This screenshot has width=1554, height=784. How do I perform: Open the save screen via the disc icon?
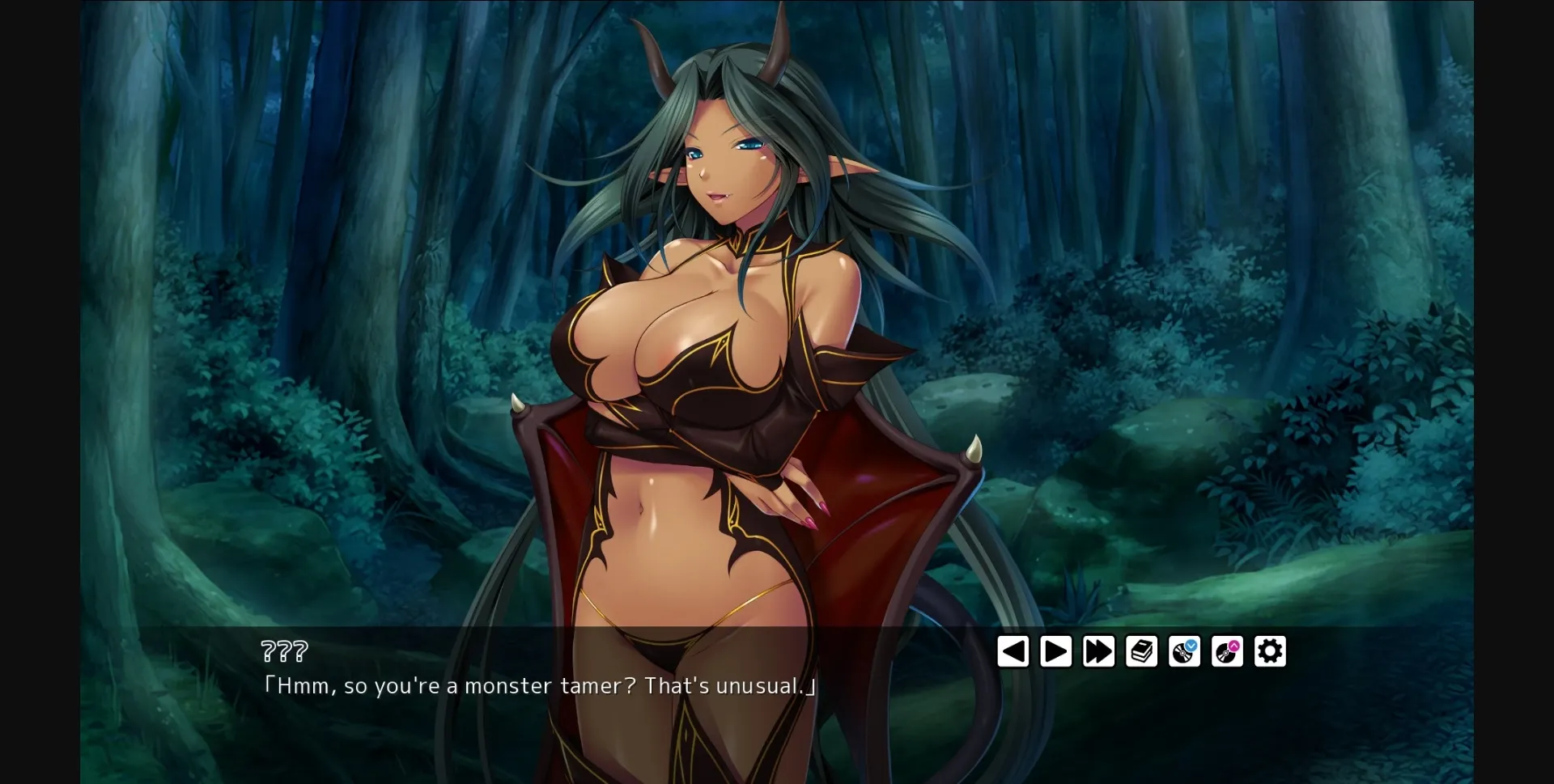pyautogui.click(x=1184, y=653)
